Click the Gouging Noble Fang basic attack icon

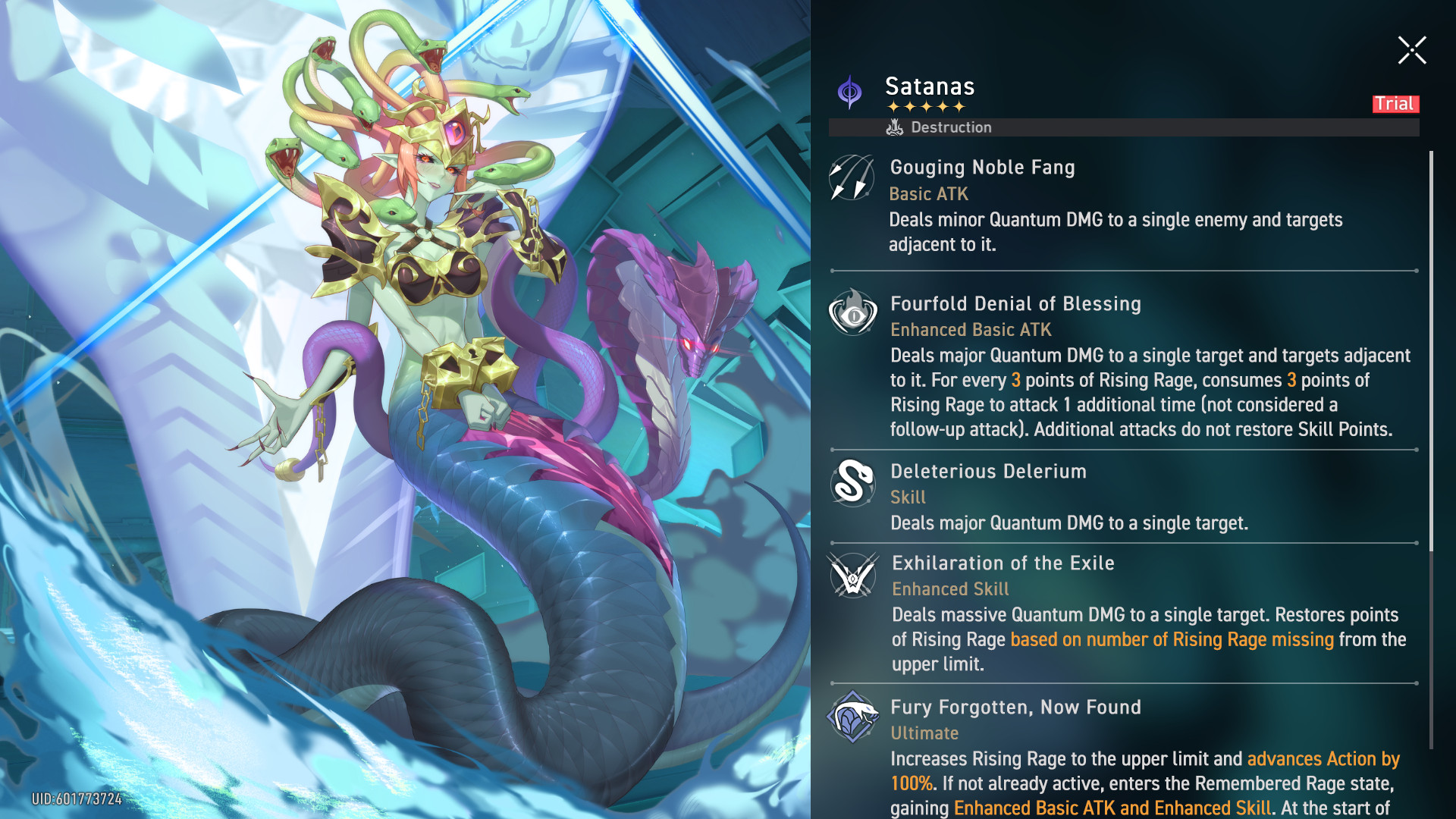pyautogui.click(x=852, y=177)
